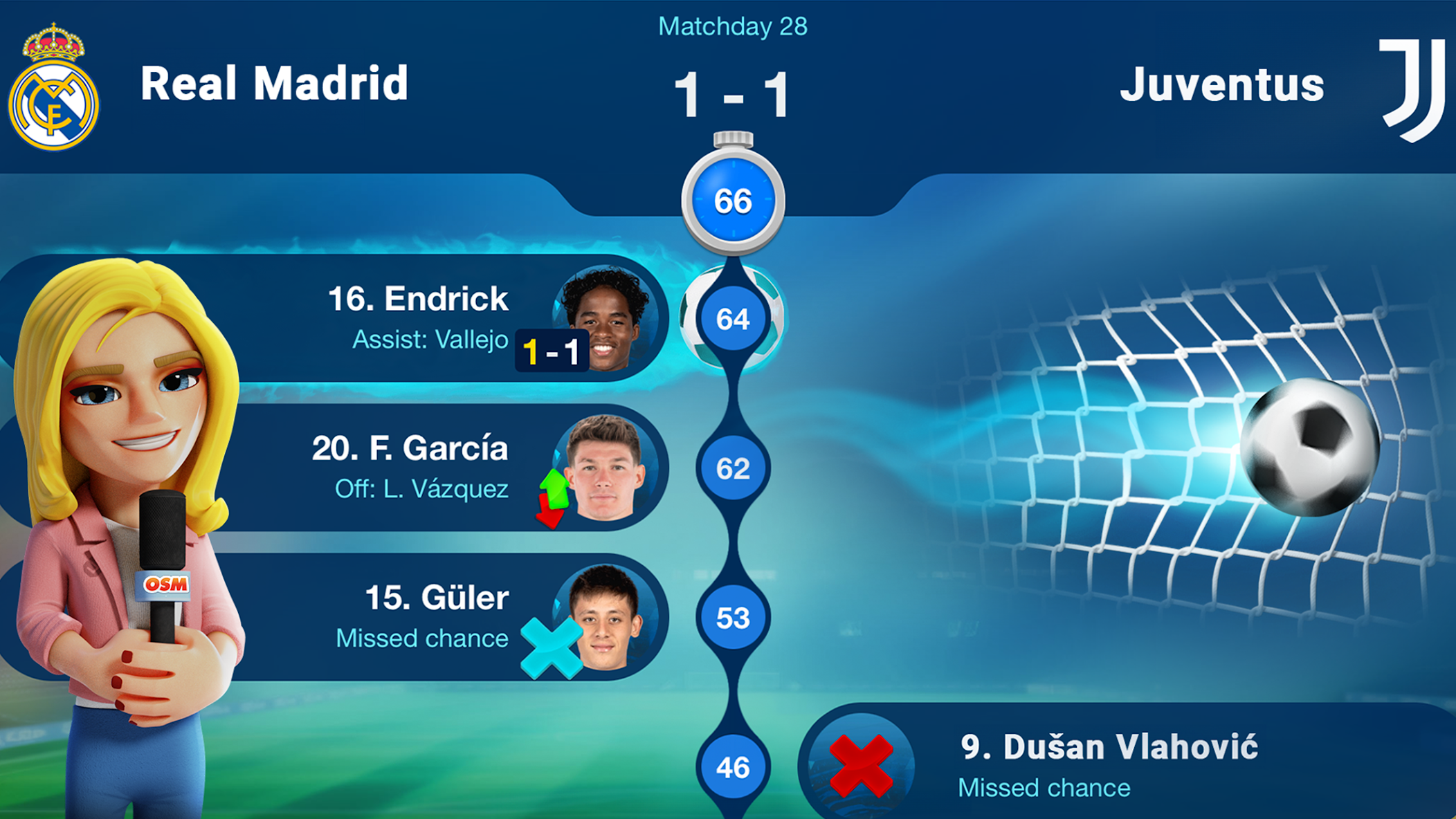This screenshot has width=1456, height=819.
Task: Jump to the minute 62 marker
Action: (733, 468)
